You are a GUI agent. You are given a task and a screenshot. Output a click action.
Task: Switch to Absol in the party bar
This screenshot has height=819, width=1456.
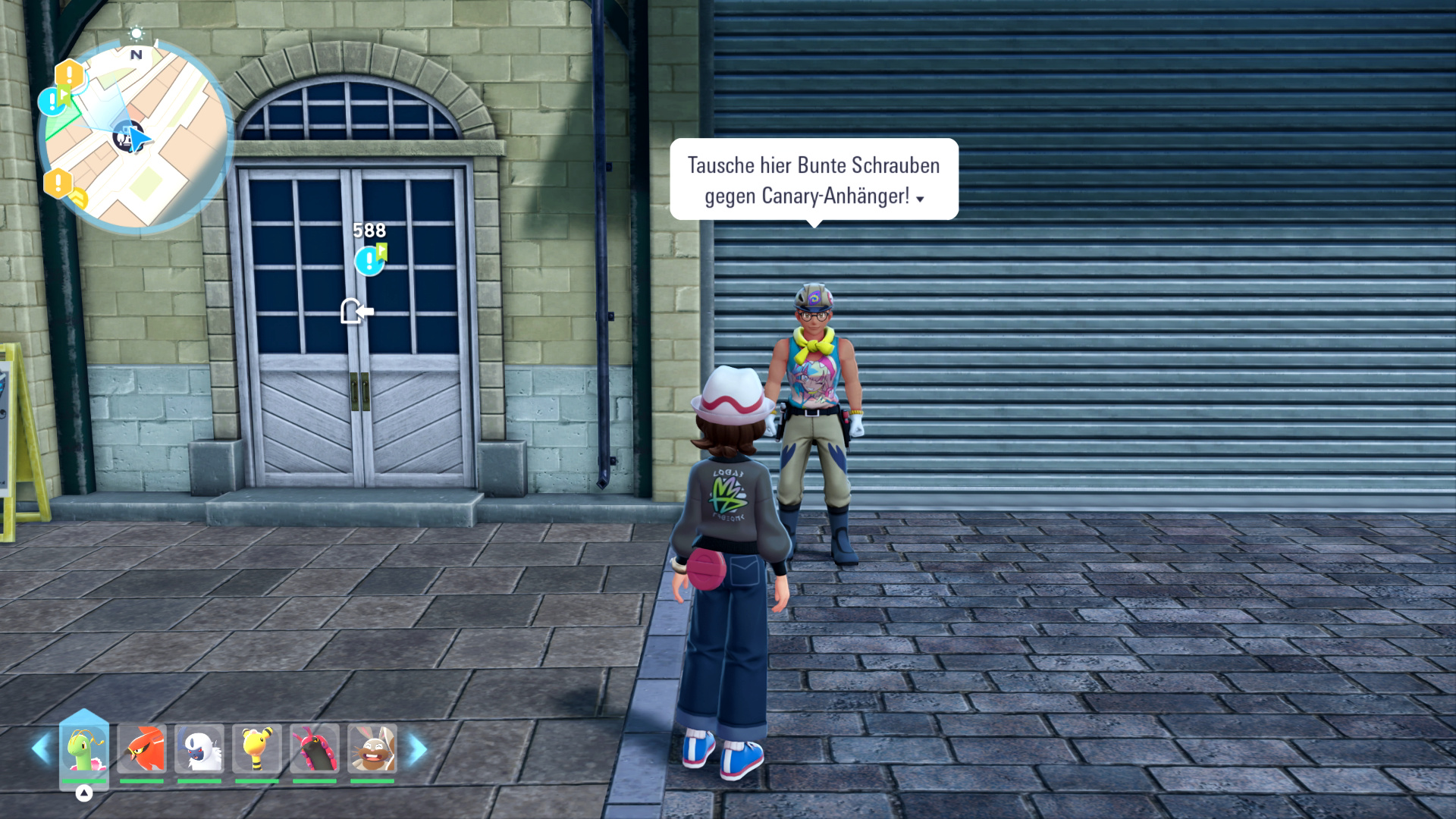click(199, 748)
